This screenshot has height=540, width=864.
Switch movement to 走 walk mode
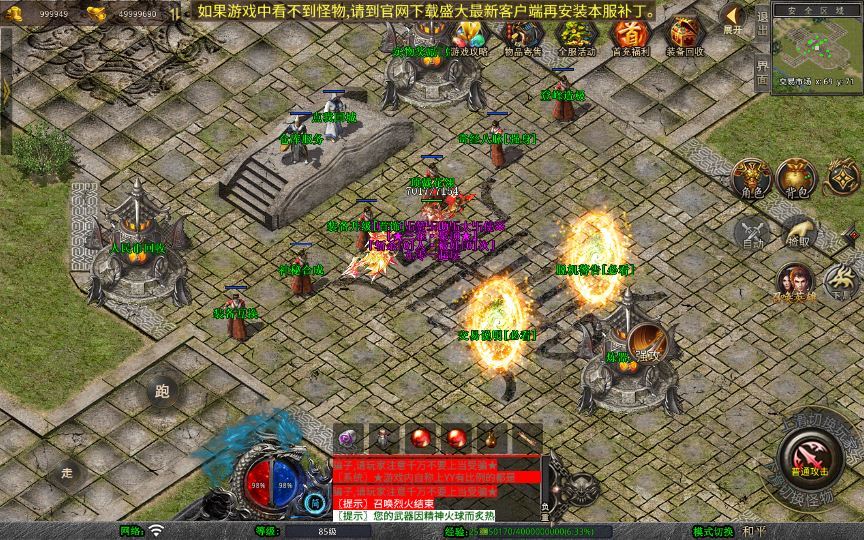pyautogui.click(x=67, y=472)
